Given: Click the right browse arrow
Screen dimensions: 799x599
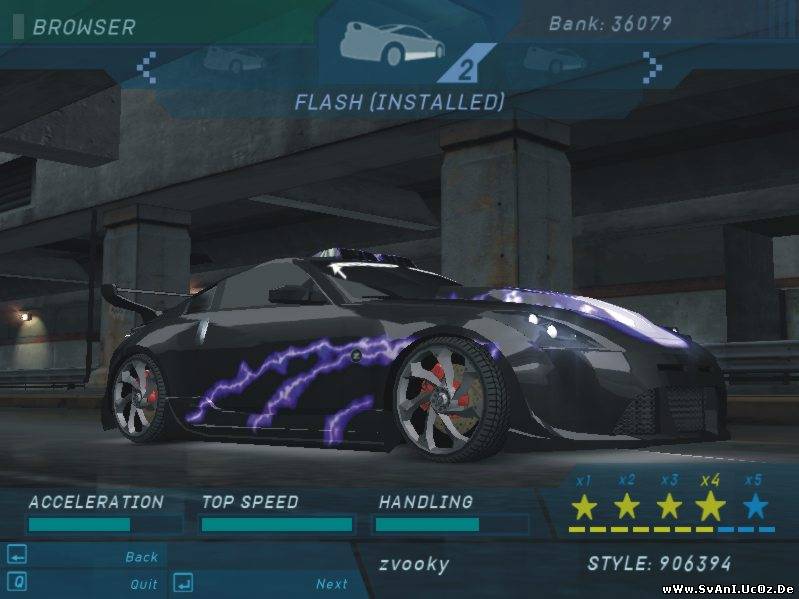Looking at the screenshot, I should pos(652,67).
